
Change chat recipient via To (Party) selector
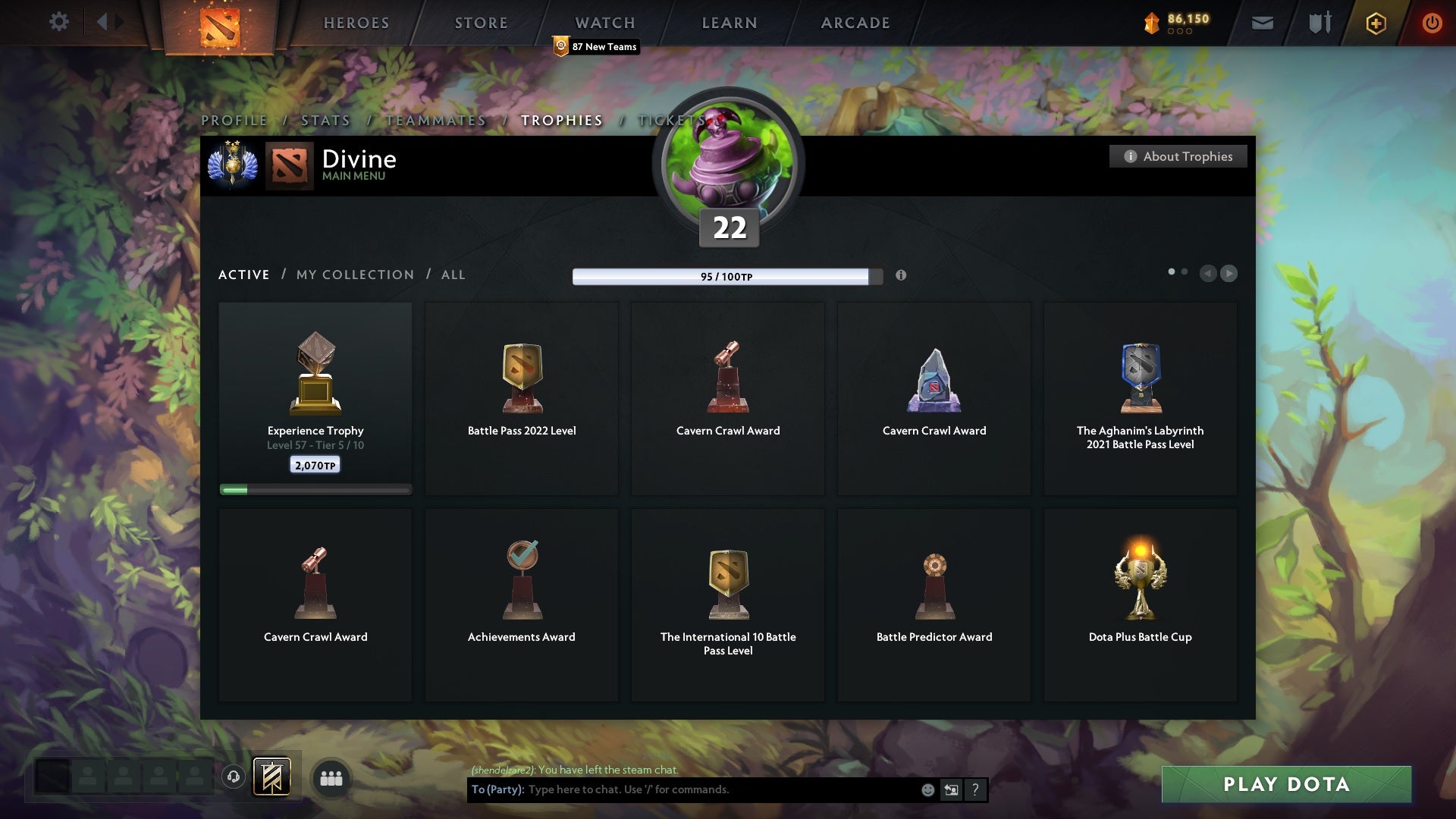pyautogui.click(x=497, y=789)
